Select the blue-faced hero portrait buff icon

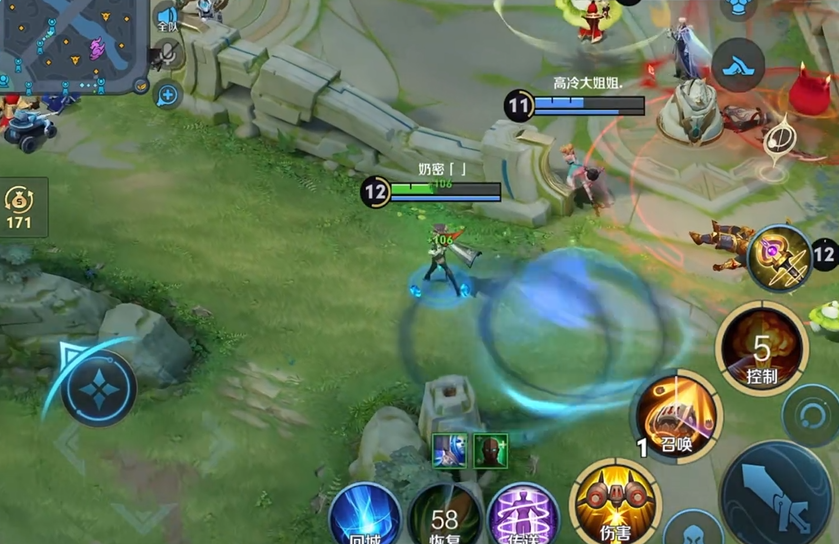pyautogui.click(x=449, y=450)
